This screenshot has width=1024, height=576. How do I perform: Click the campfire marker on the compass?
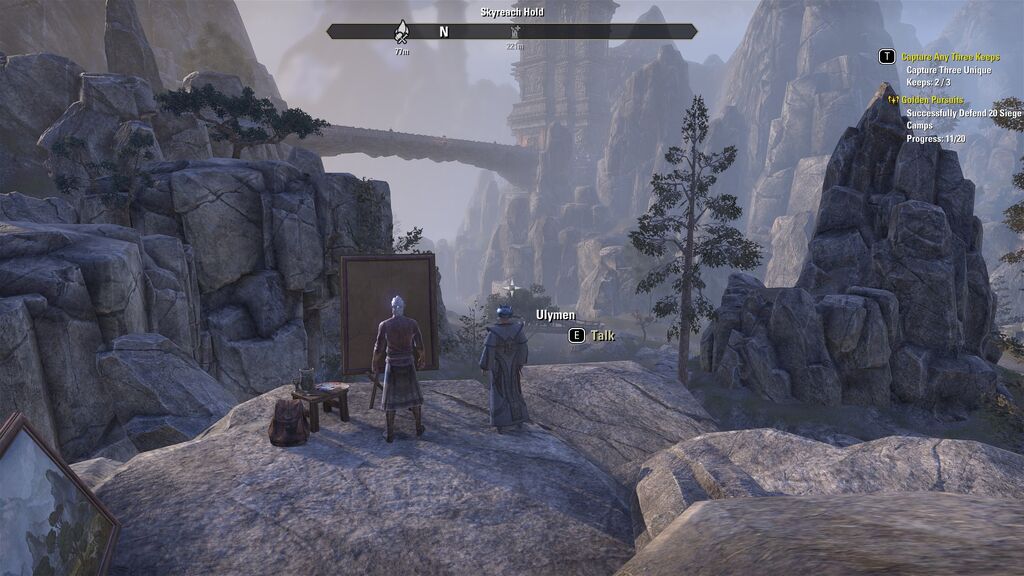point(402,32)
